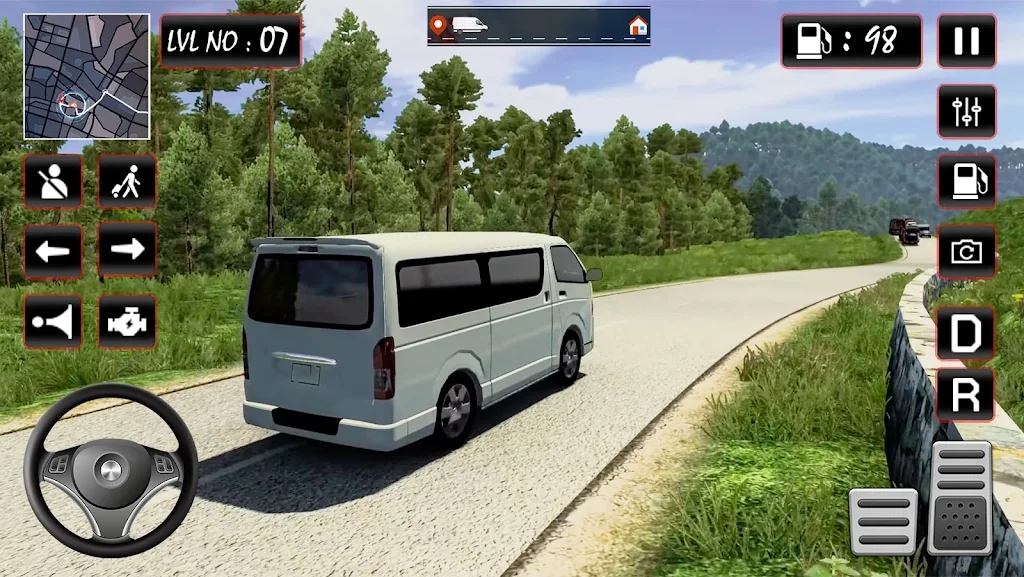1024x577 pixels.
Task: Open the settings sliders button
Action: (966, 111)
